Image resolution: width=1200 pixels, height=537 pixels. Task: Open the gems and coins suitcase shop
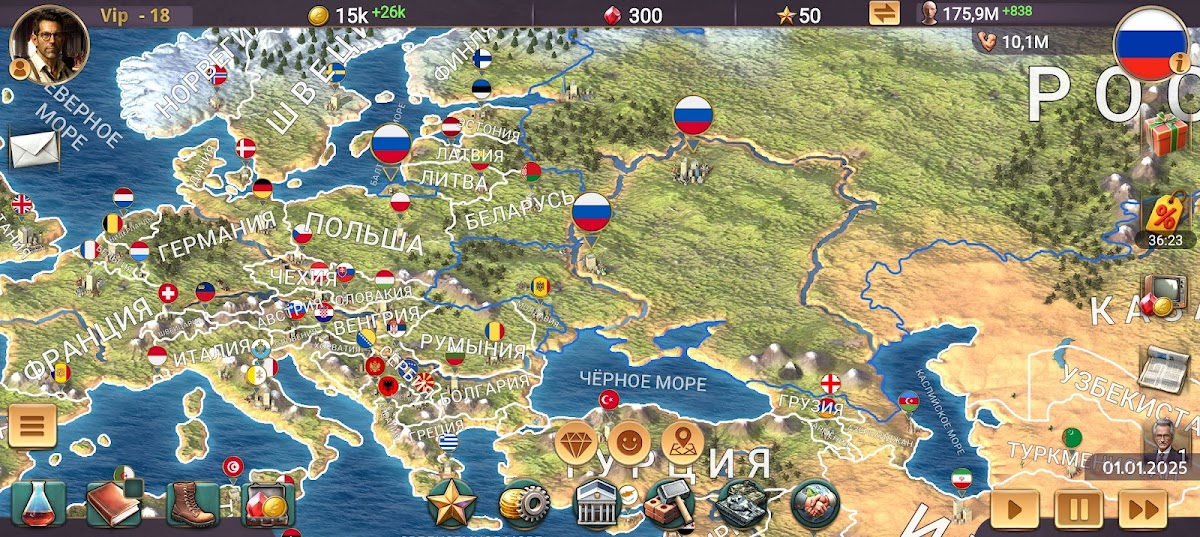click(x=269, y=505)
